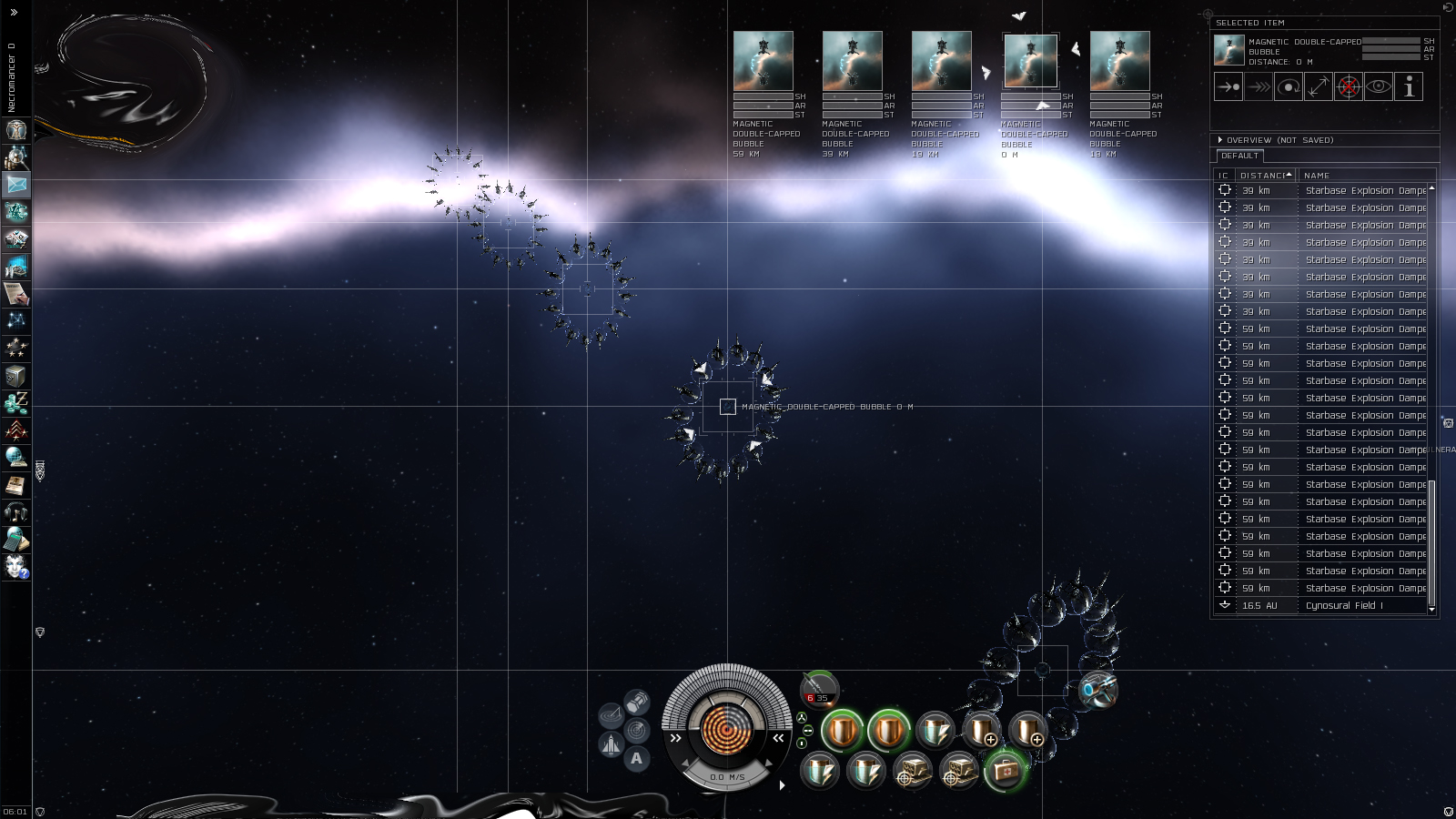Toggle the autopilot A button
The width and height of the screenshot is (1456, 819).
tap(636, 758)
